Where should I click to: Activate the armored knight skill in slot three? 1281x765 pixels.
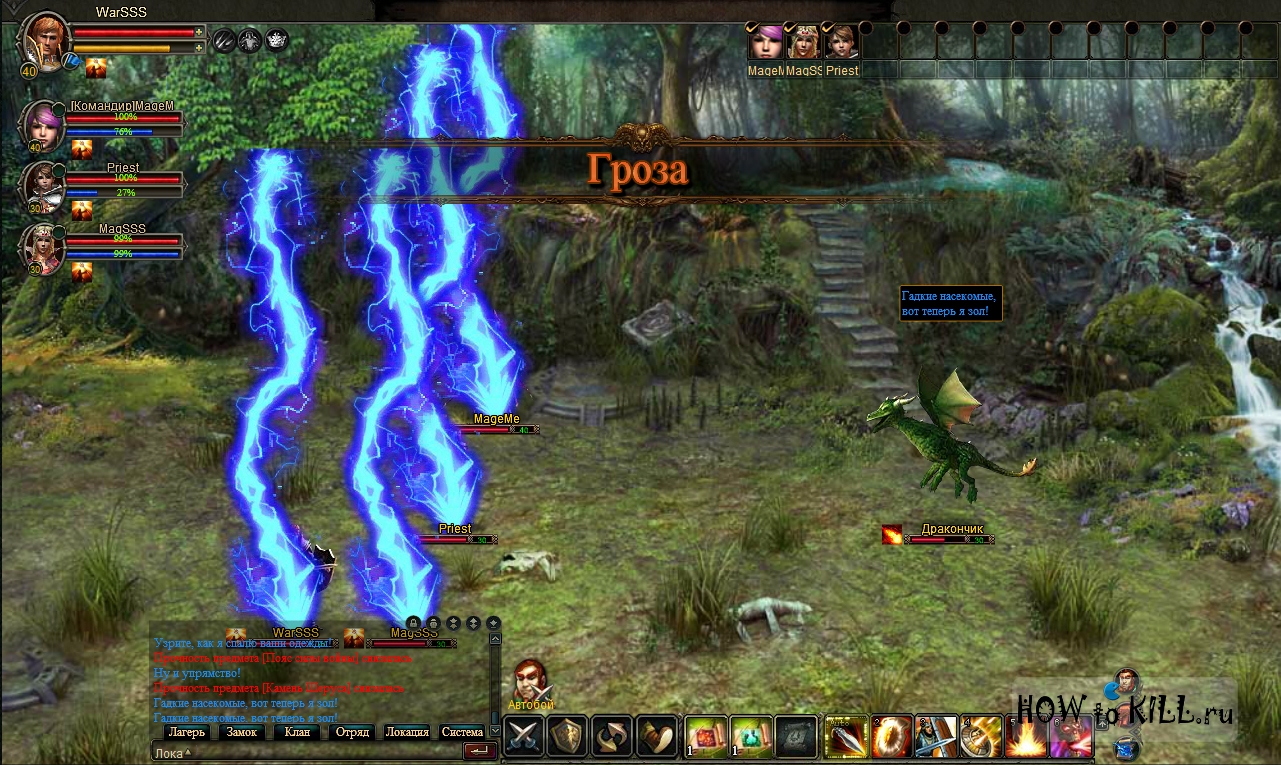(x=936, y=738)
